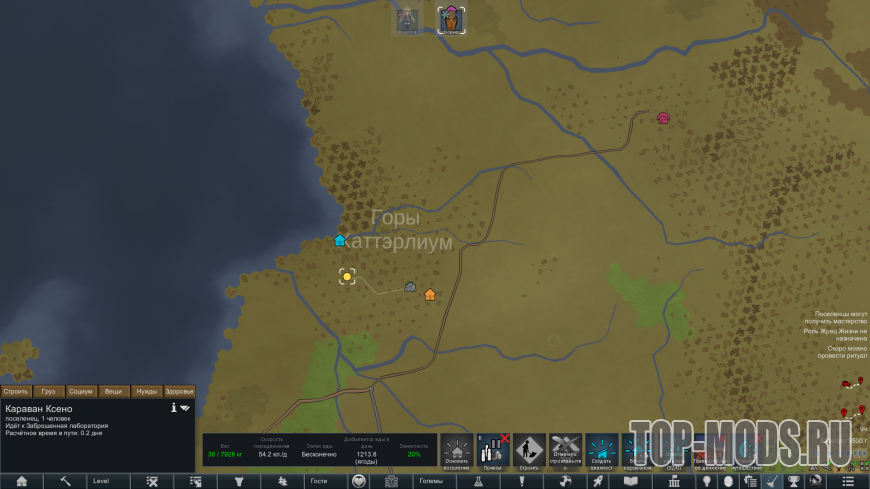The image size is (870, 489).
Task: Cancel construction with crossed-tools command
Action: coord(565,451)
